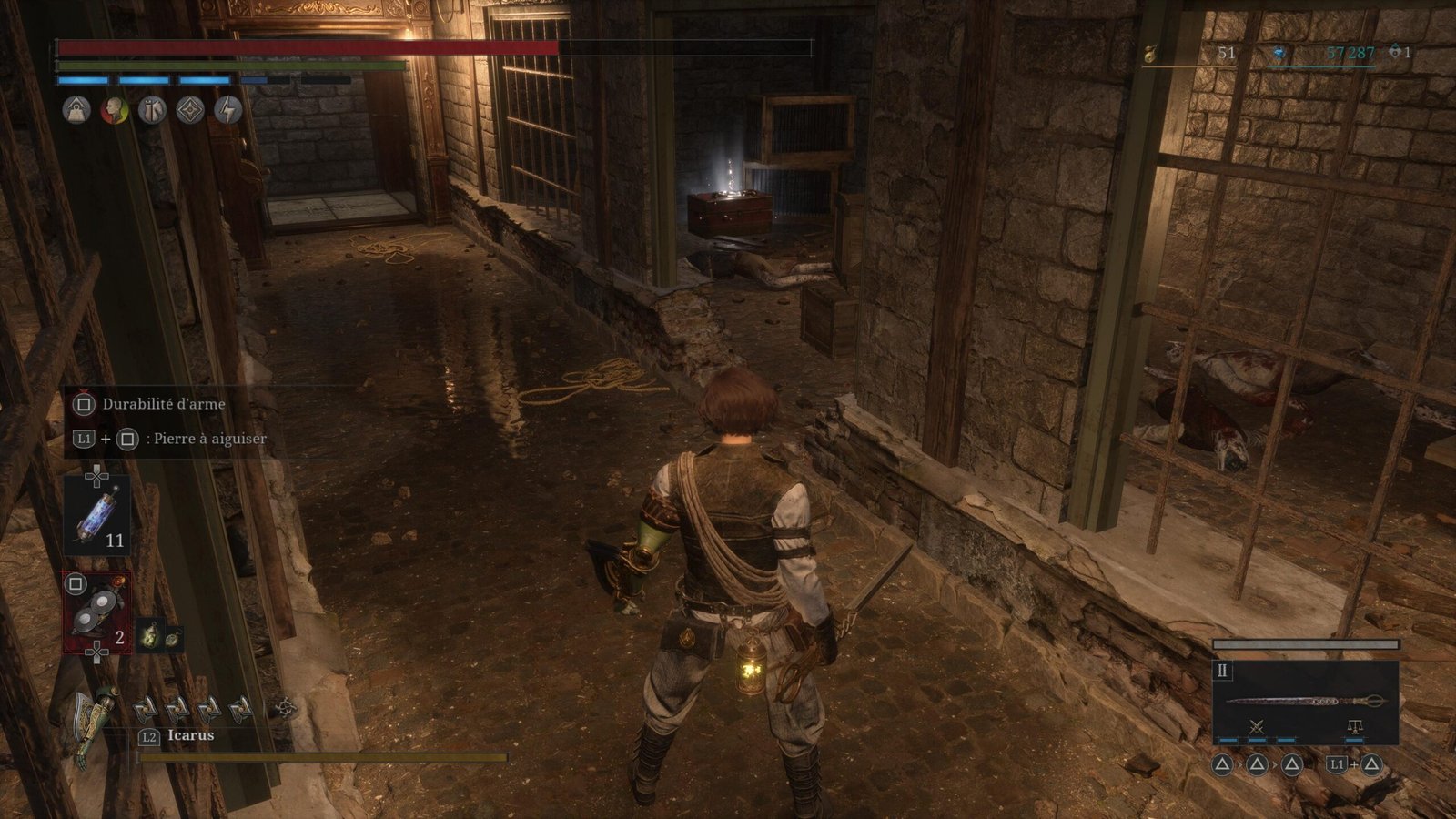
Task: Select the diamond star status icon
Action: (190, 110)
